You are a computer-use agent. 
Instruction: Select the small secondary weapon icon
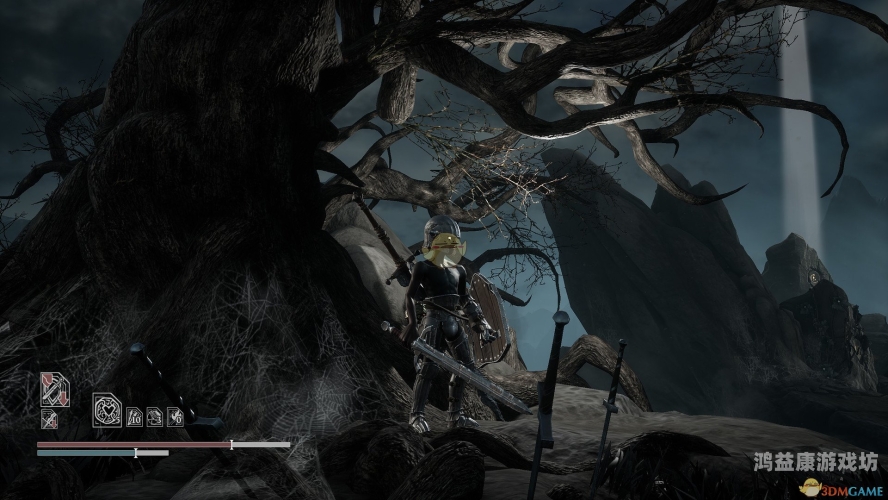point(49,420)
